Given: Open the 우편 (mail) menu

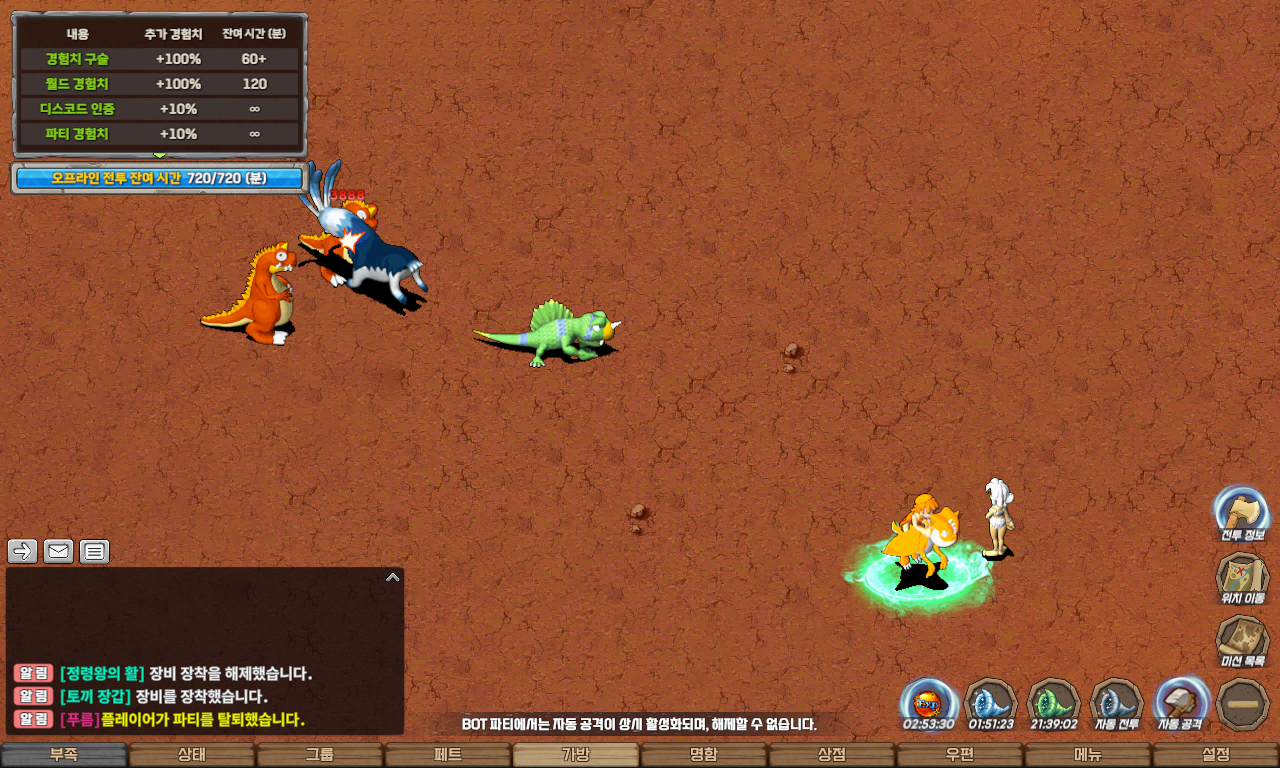Looking at the screenshot, I should pyautogui.click(x=960, y=755).
